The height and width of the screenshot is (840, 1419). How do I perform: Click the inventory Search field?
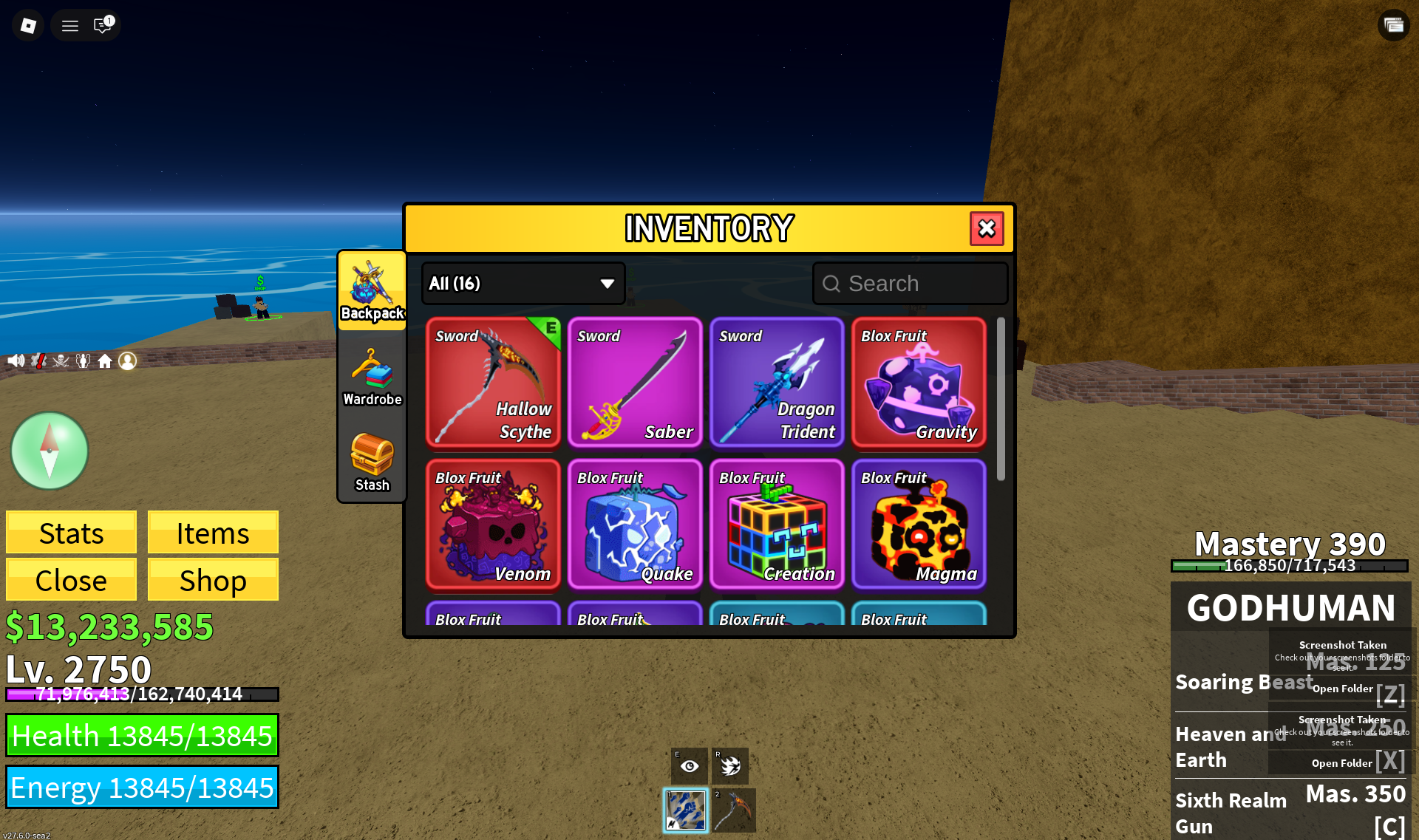911,284
